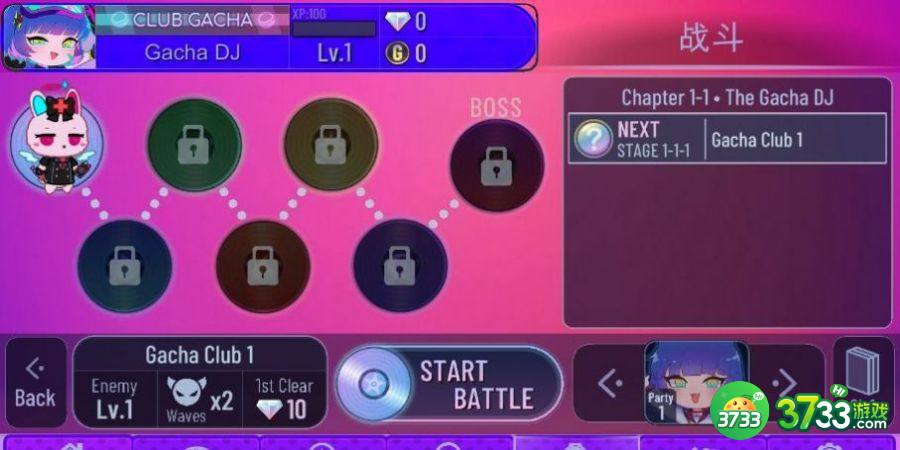Screen dimensions: 900x450
Task: Start the battle
Action: 448,385
